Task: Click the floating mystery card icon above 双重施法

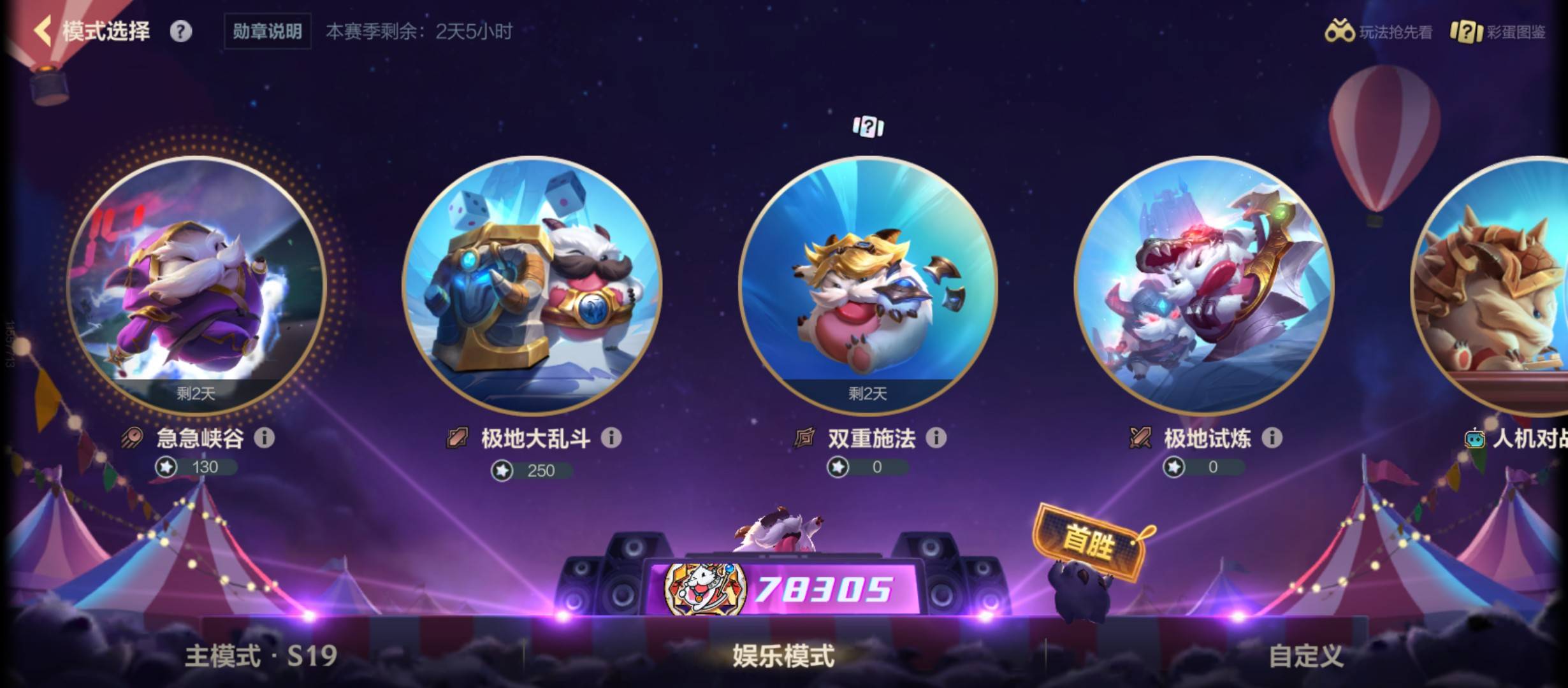Action: [x=867, y=126]
